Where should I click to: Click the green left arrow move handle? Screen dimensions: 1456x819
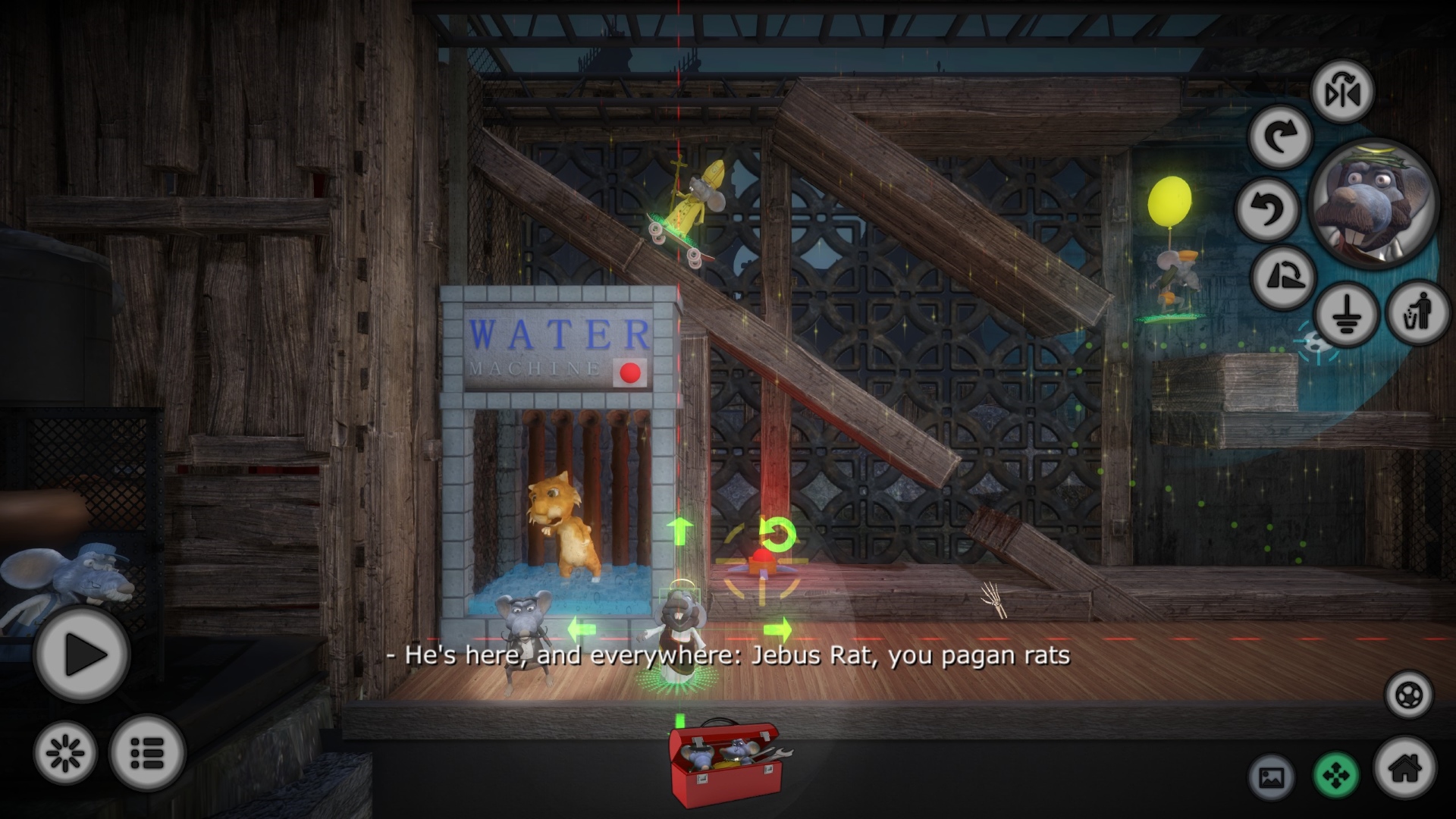click(582, 629)
